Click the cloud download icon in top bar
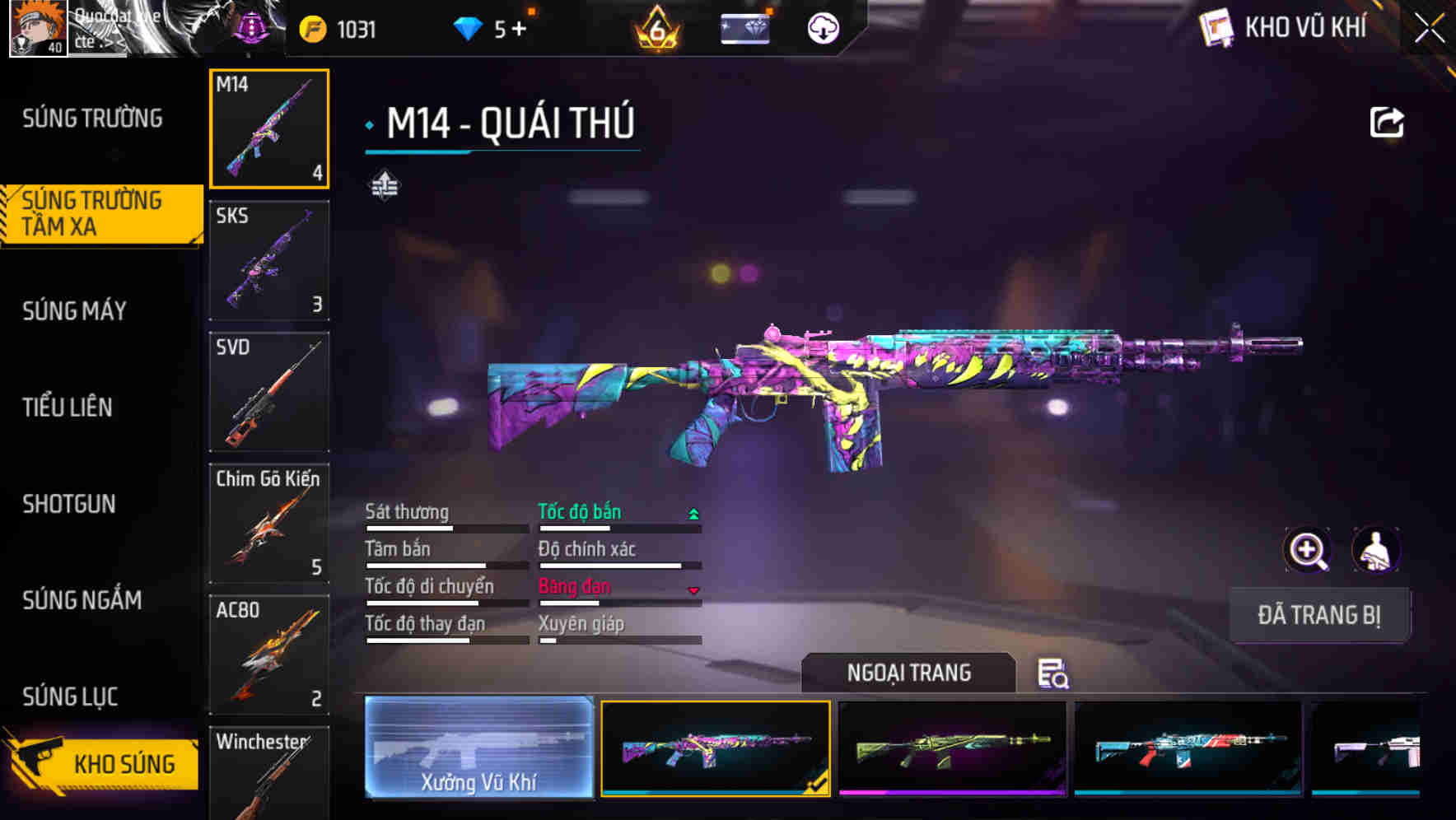1456x820 pixels. pyautogui.click(x=821, y=27)
